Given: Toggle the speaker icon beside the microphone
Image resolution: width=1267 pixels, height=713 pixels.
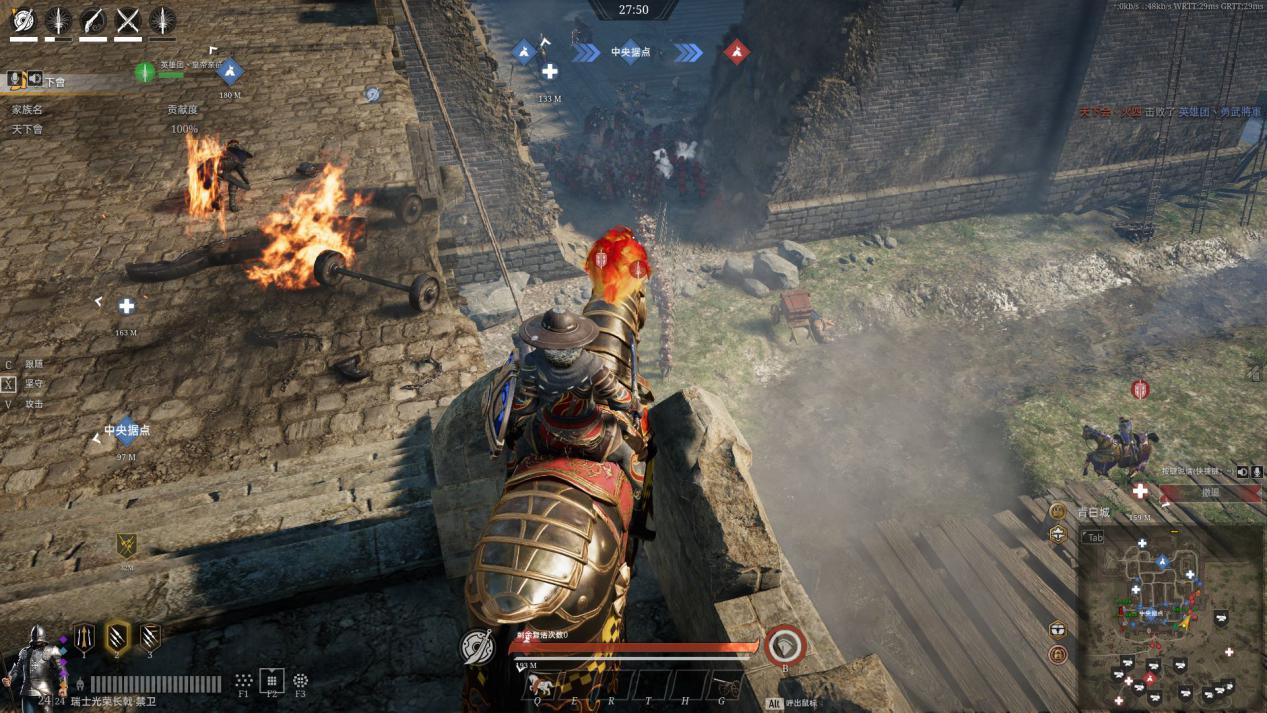Looking at the screenshot, I should (1242, 471).
